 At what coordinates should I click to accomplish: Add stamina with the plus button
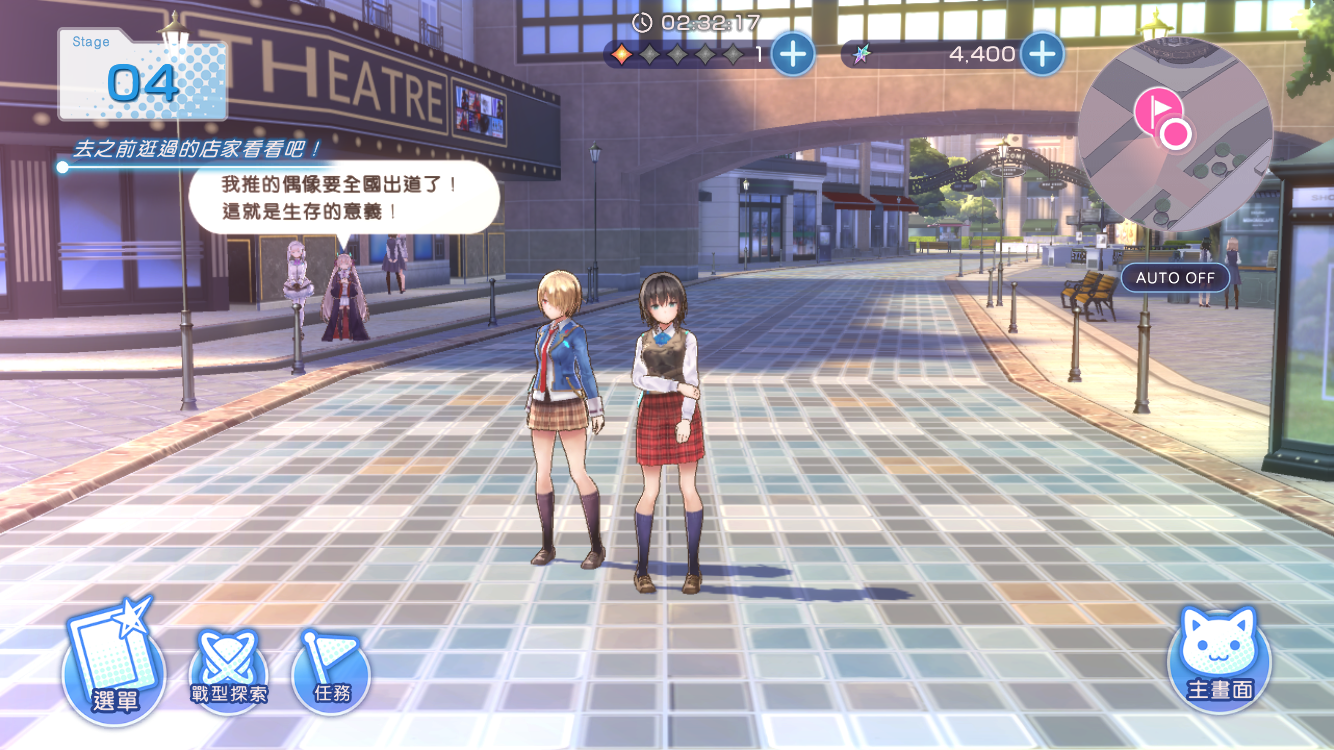click(x=793, y=54)
